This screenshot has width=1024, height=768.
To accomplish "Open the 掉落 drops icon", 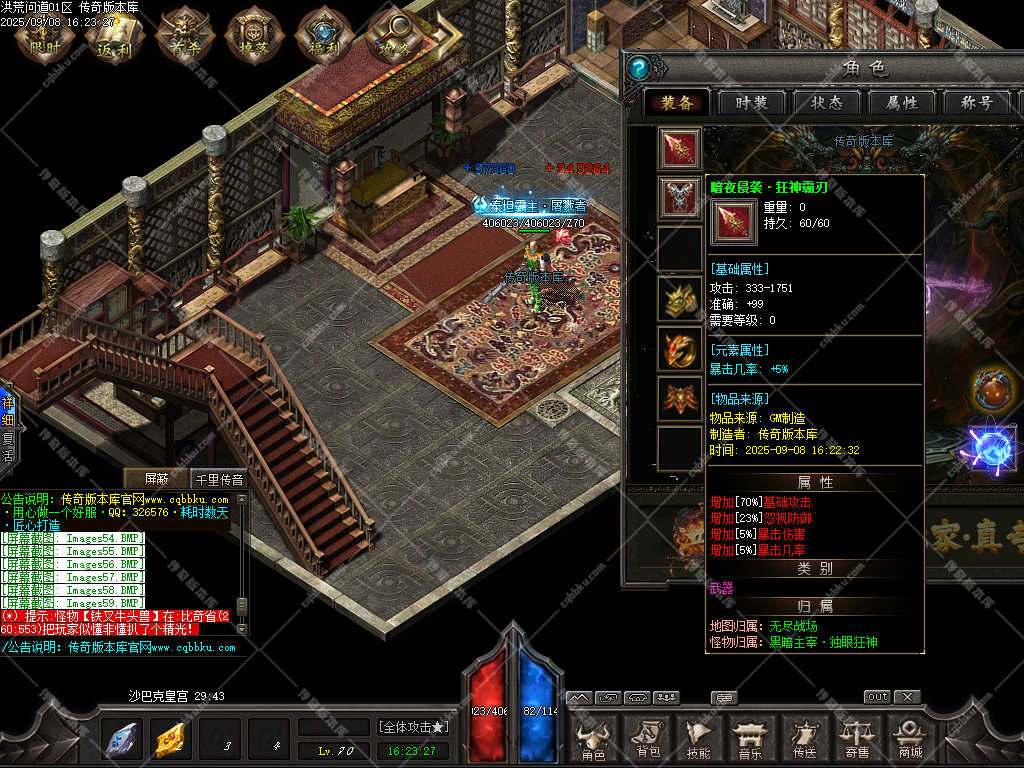I will pos(252,36).
